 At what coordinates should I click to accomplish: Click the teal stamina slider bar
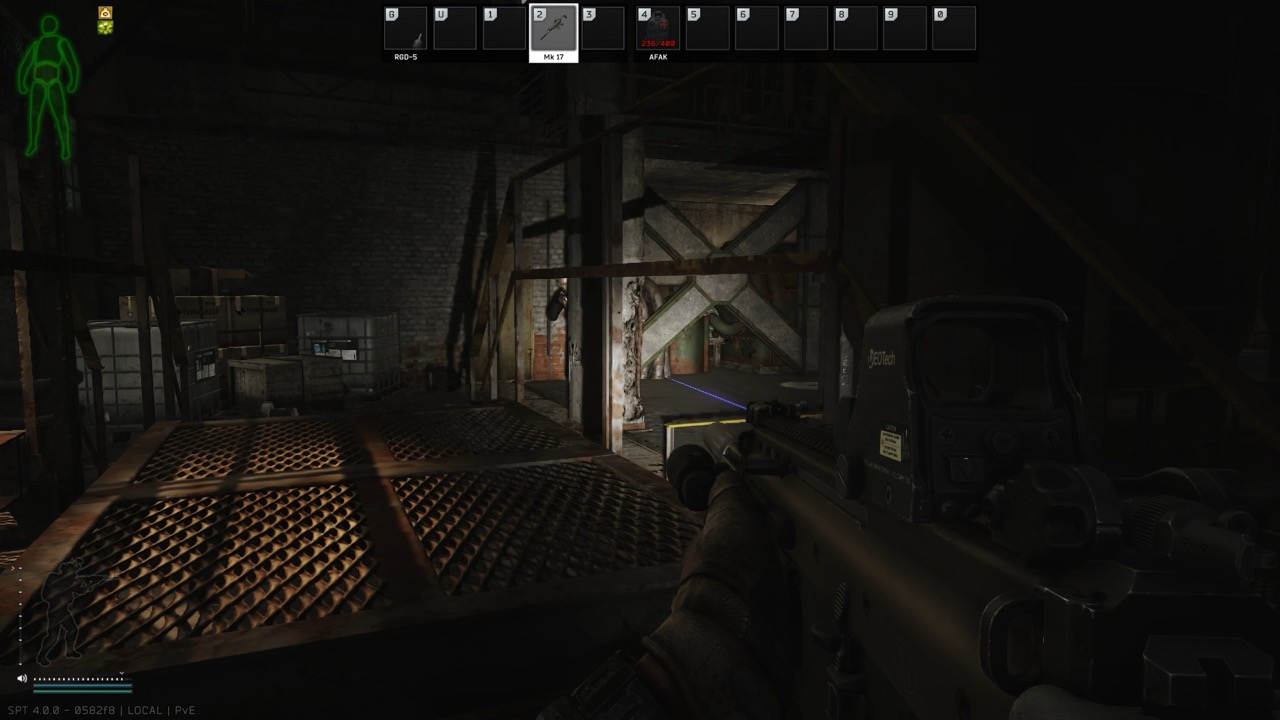pos(82,685)
